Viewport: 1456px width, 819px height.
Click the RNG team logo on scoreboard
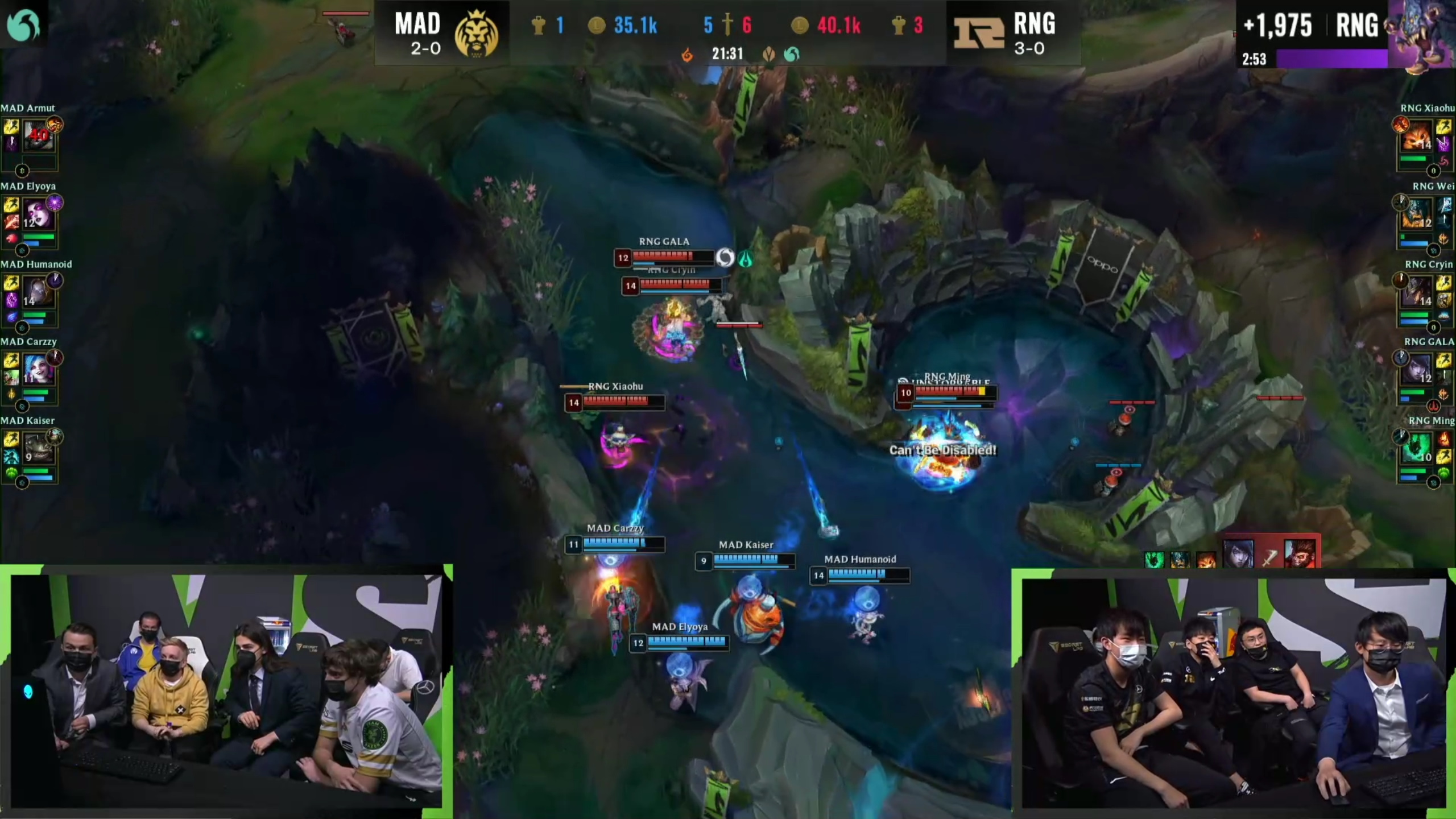pos(979,33)
